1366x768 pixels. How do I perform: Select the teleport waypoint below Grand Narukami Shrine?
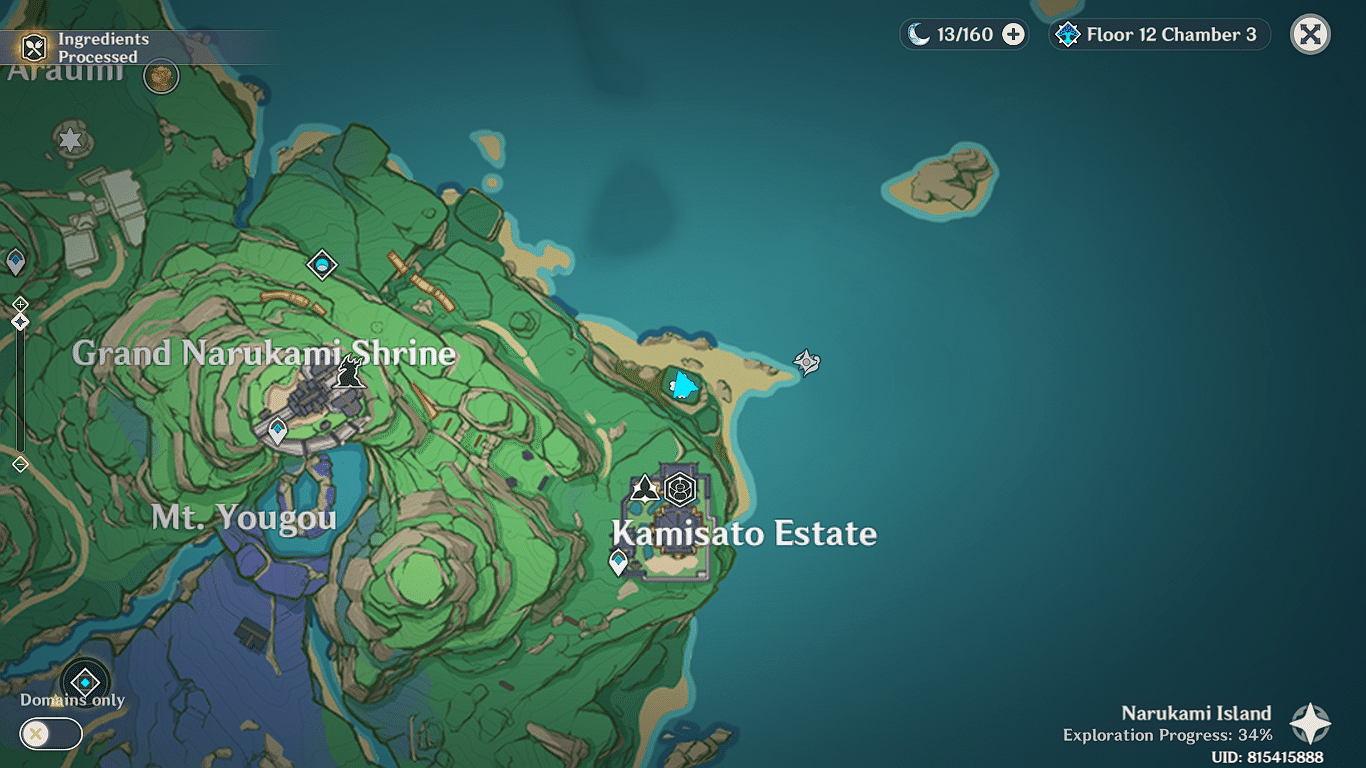tap(277, 431)
